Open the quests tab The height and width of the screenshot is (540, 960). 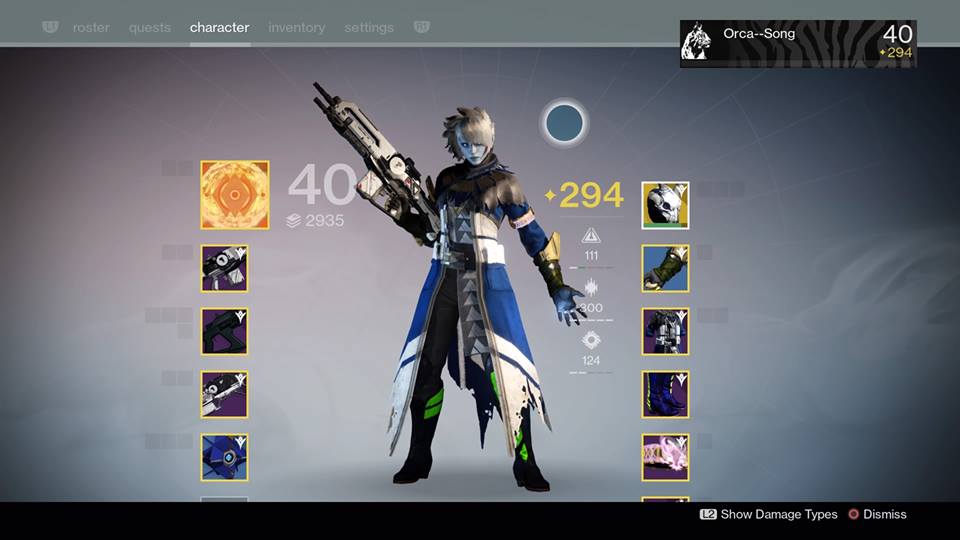149,28
